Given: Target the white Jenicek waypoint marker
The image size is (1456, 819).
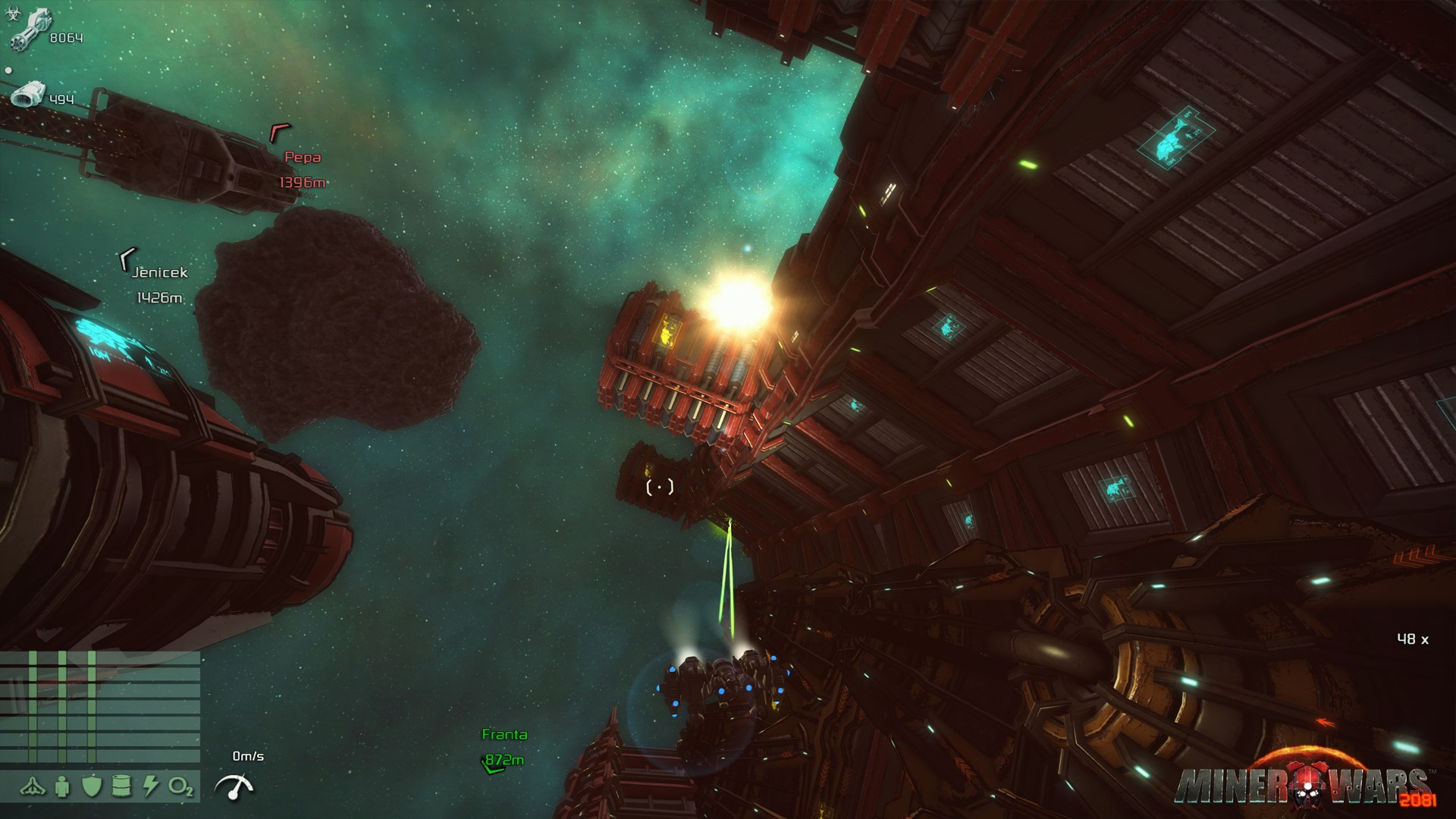Looking at the screenshot, I should tap(127, 260).
